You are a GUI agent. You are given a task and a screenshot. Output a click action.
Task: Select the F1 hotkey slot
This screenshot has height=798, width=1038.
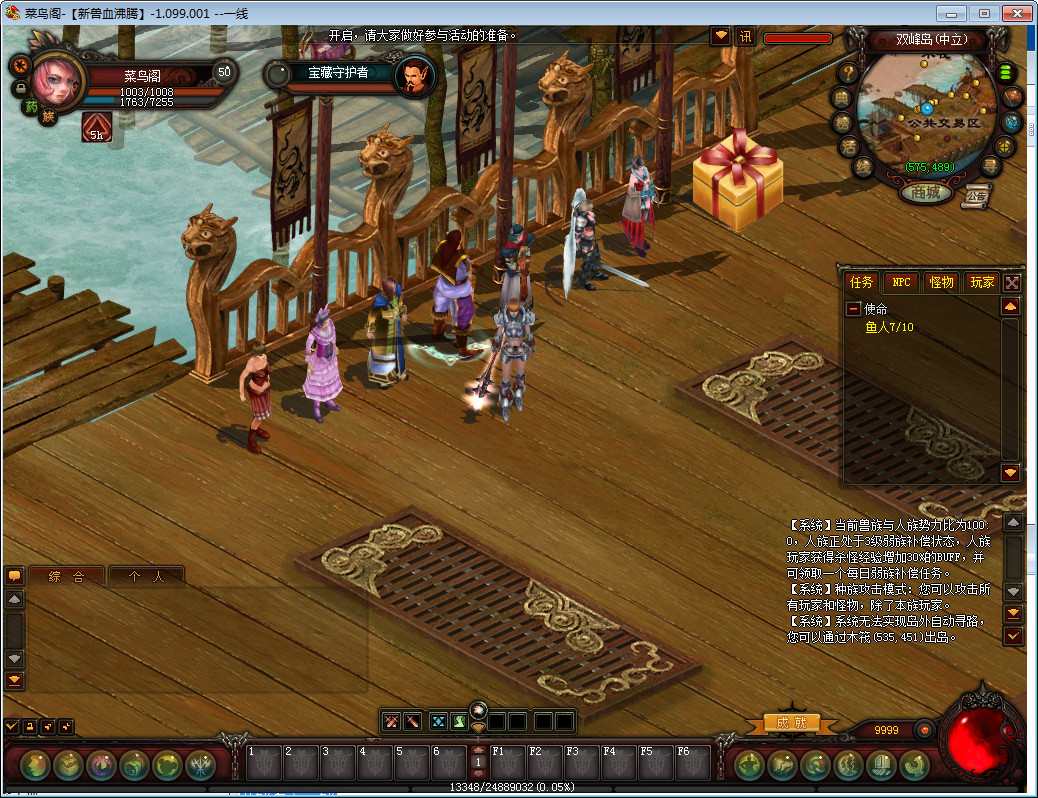506,763
